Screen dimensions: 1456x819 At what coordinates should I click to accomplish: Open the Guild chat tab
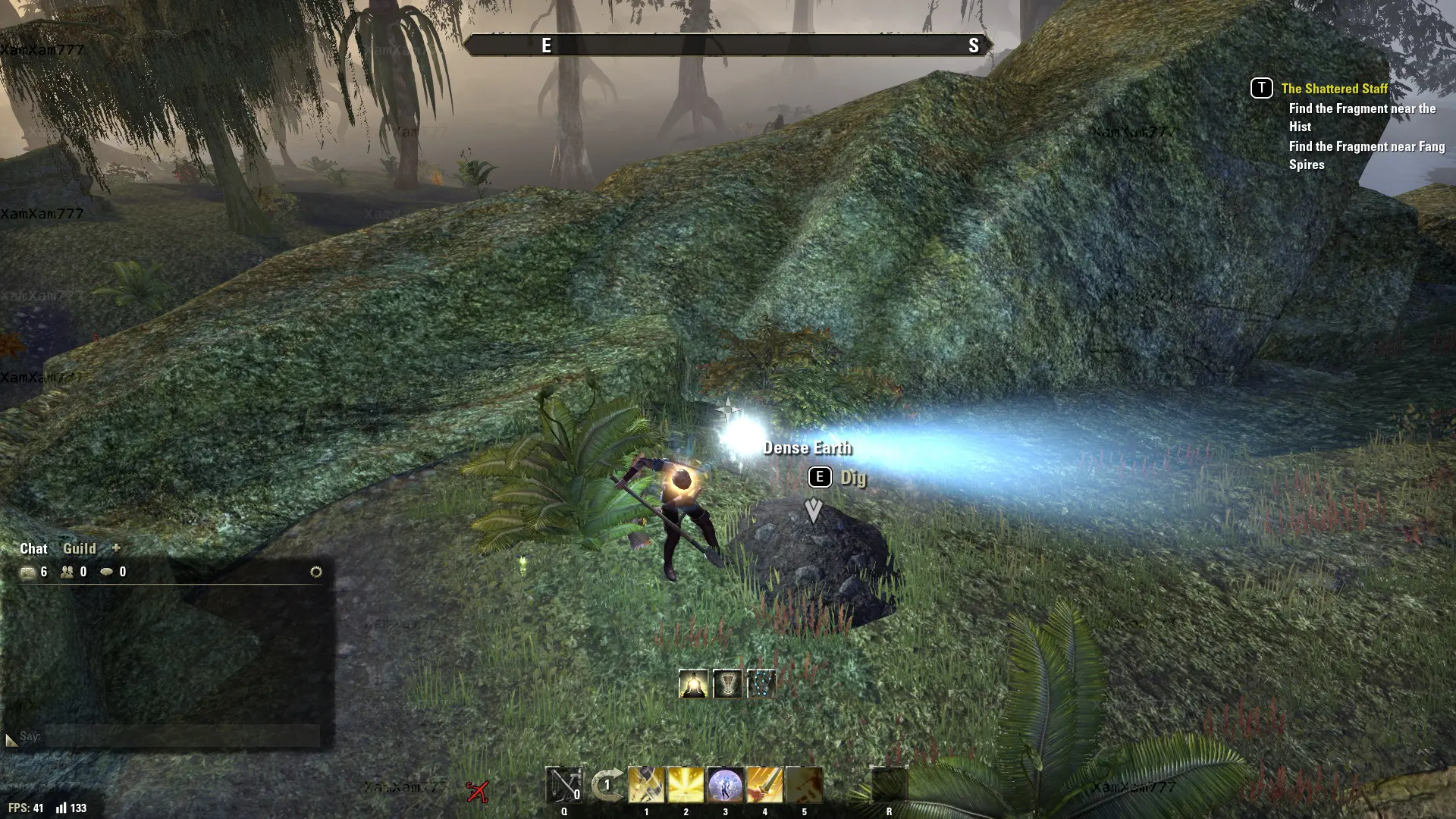[79, 548]
